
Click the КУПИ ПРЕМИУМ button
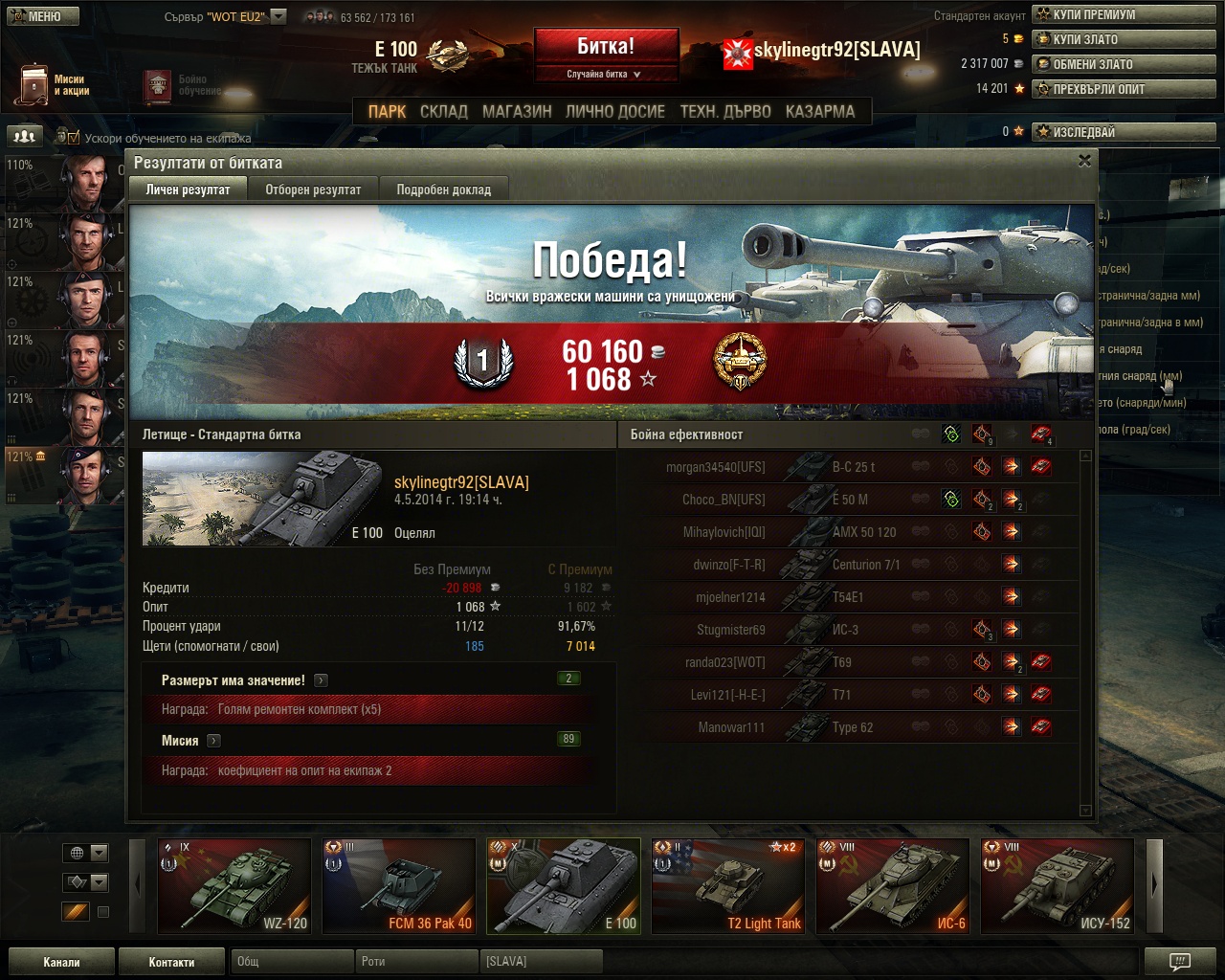pos(1124,14)
